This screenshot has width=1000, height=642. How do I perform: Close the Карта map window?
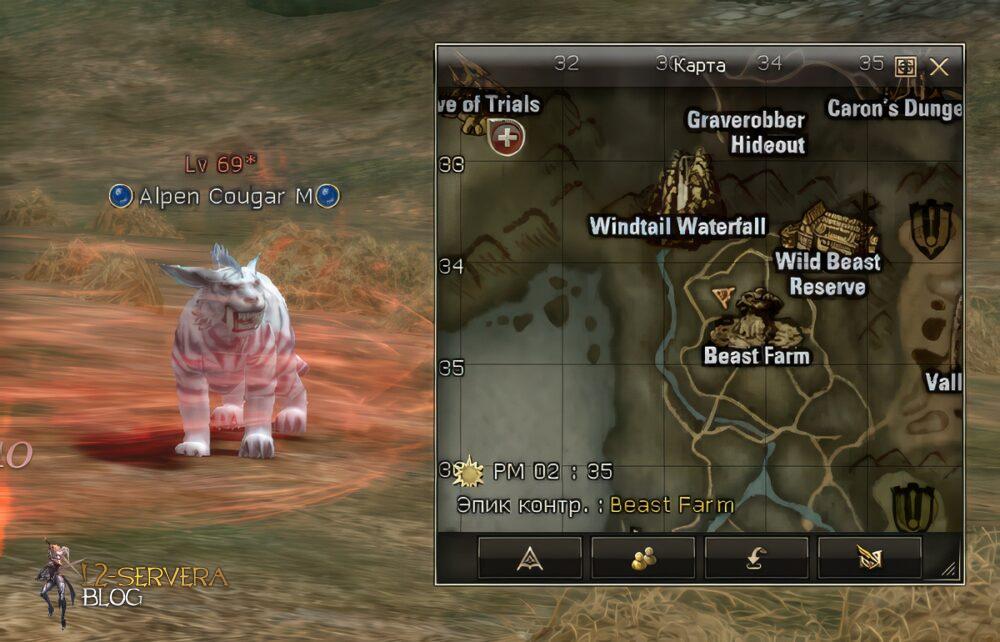[x=939, y=67]
